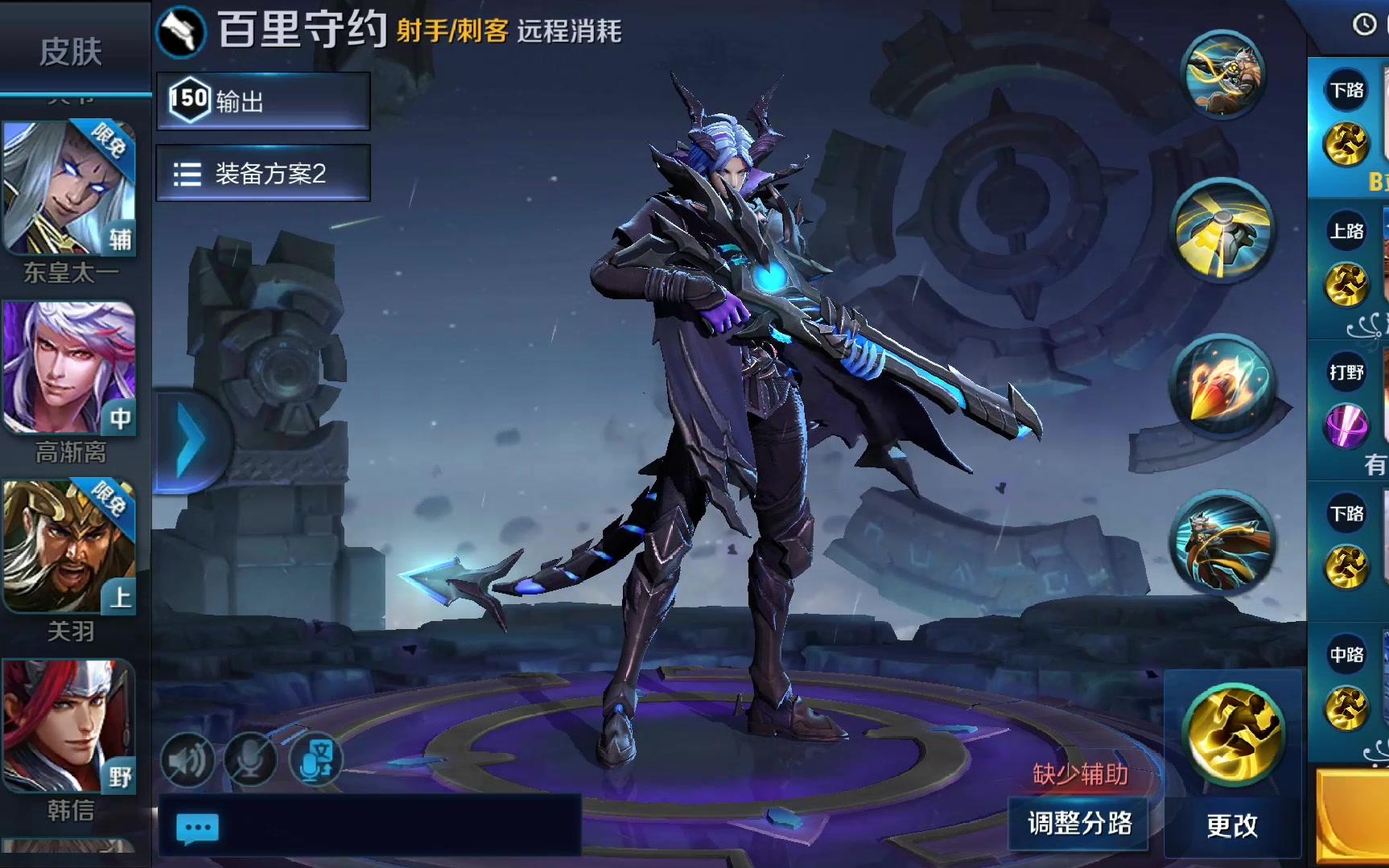Toggle the speaker sound button
Viewport: 1389px width, 868px height.
pyautogui.click(x=188, y=759)
